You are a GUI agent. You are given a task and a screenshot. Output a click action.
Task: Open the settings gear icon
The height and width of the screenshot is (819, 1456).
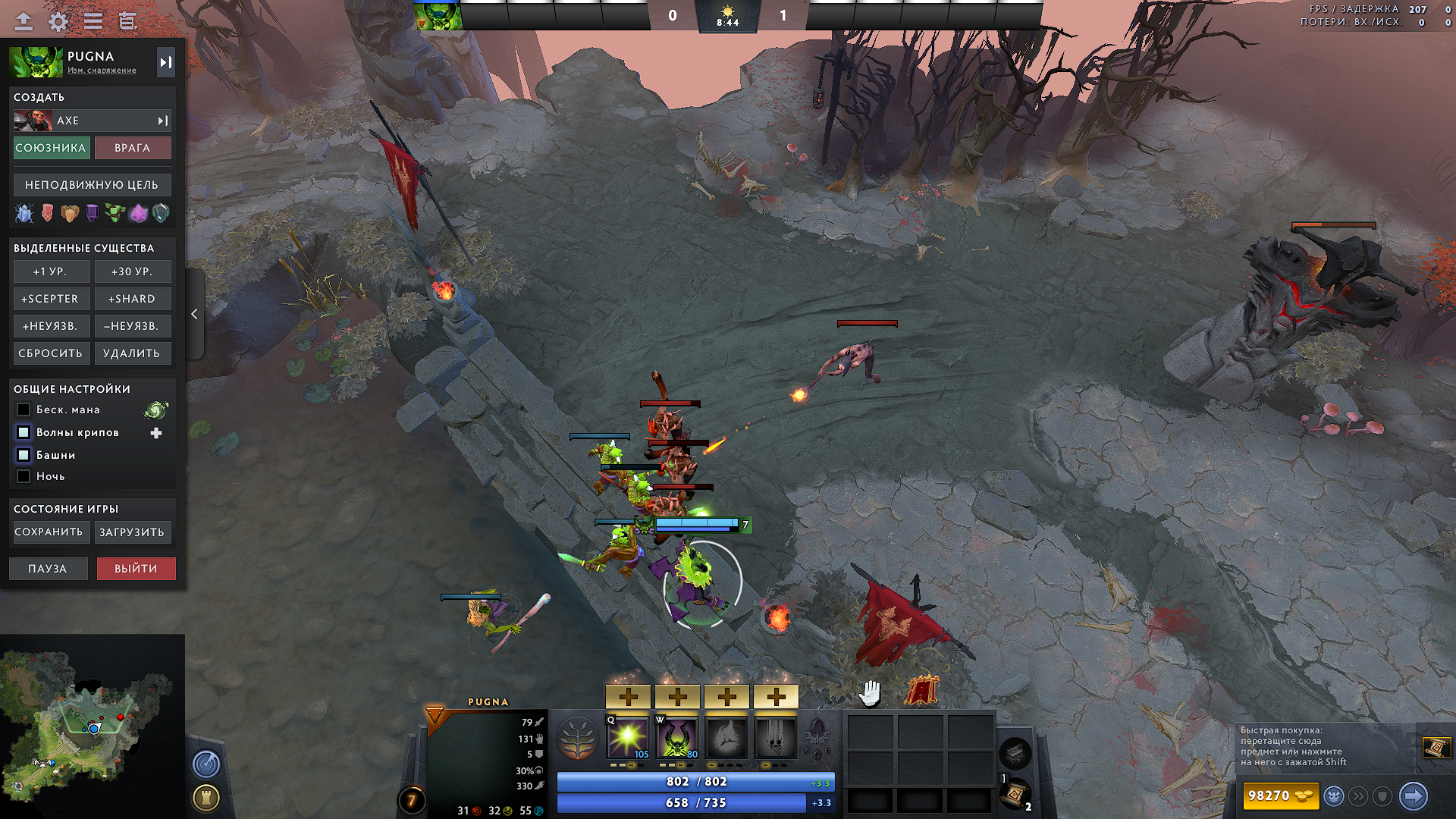(x=58, y=21)
